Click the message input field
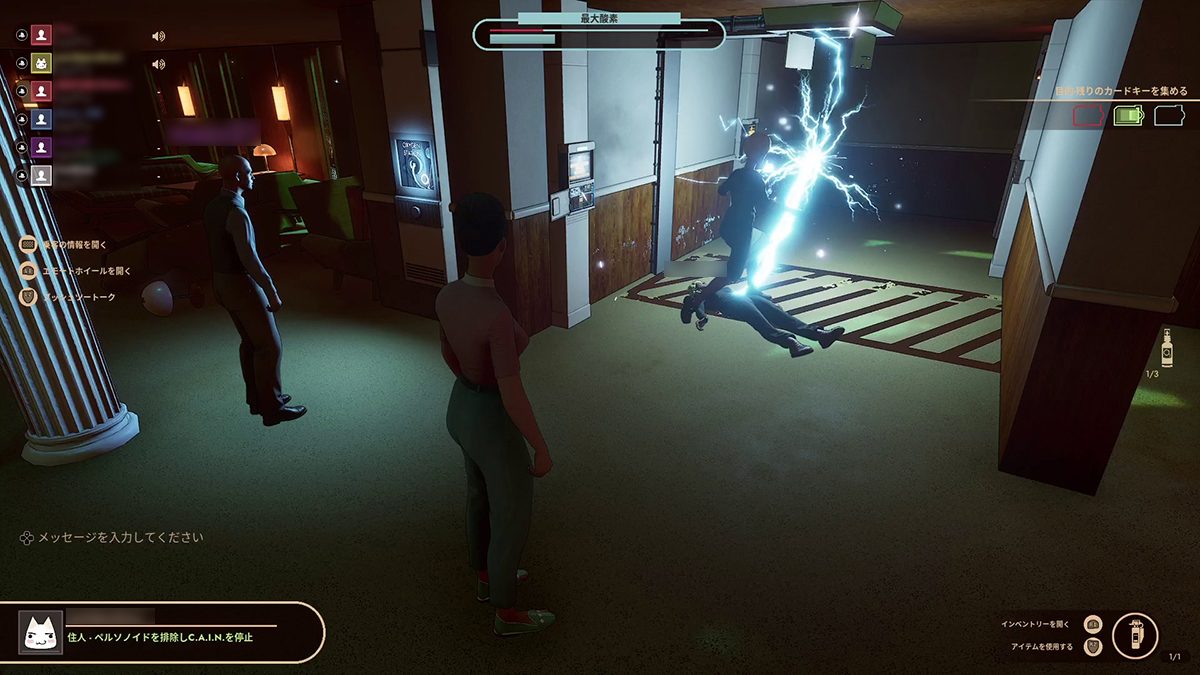The width and height of the screenshot is (1200, 675). tap(120, 537)
